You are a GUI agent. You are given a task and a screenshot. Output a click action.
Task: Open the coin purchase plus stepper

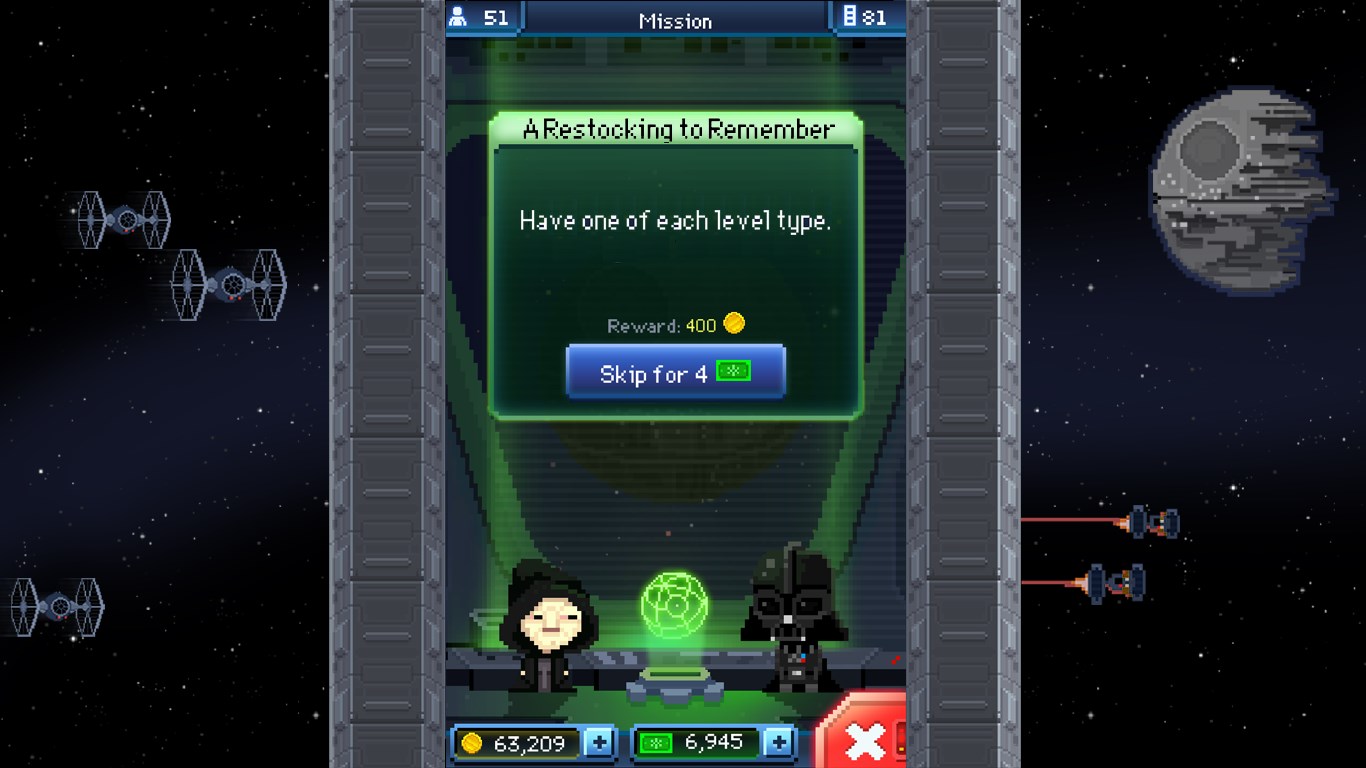(599, 743)
